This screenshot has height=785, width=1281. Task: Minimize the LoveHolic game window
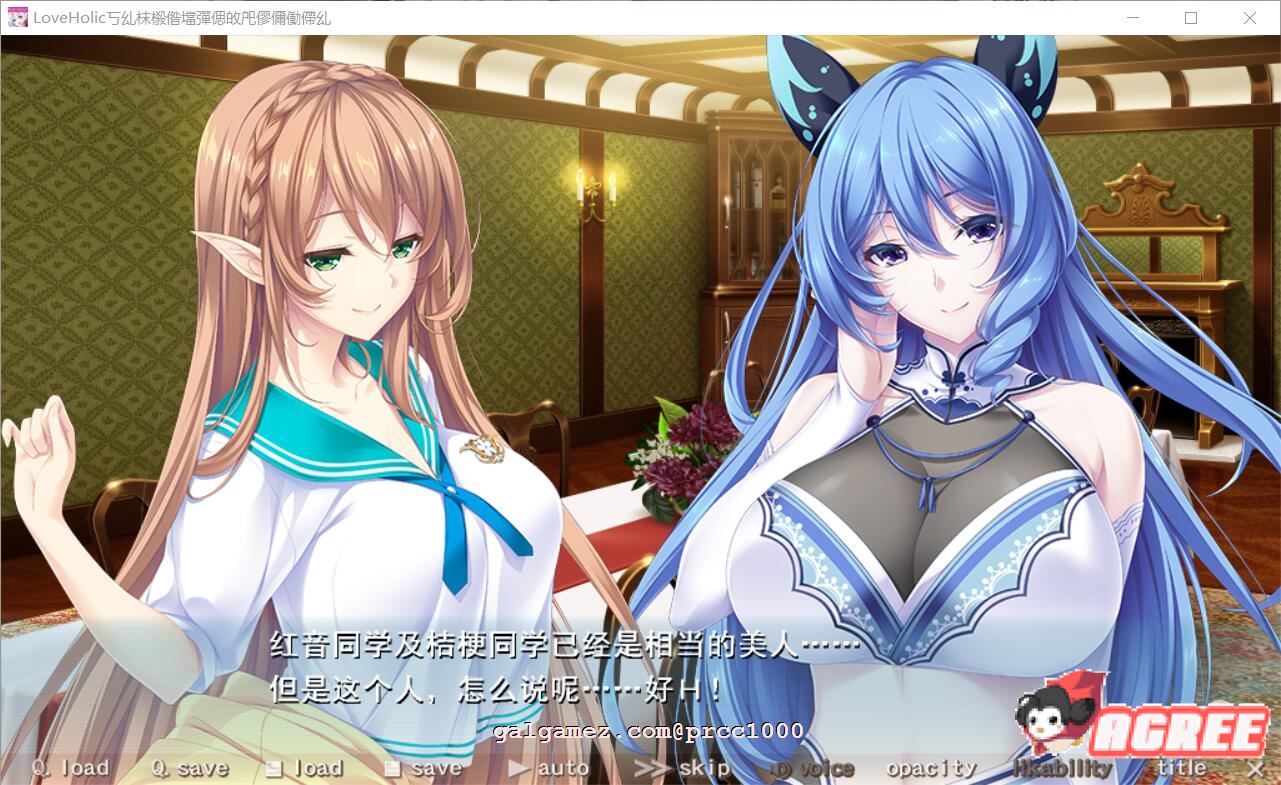tap(1133, 17)
